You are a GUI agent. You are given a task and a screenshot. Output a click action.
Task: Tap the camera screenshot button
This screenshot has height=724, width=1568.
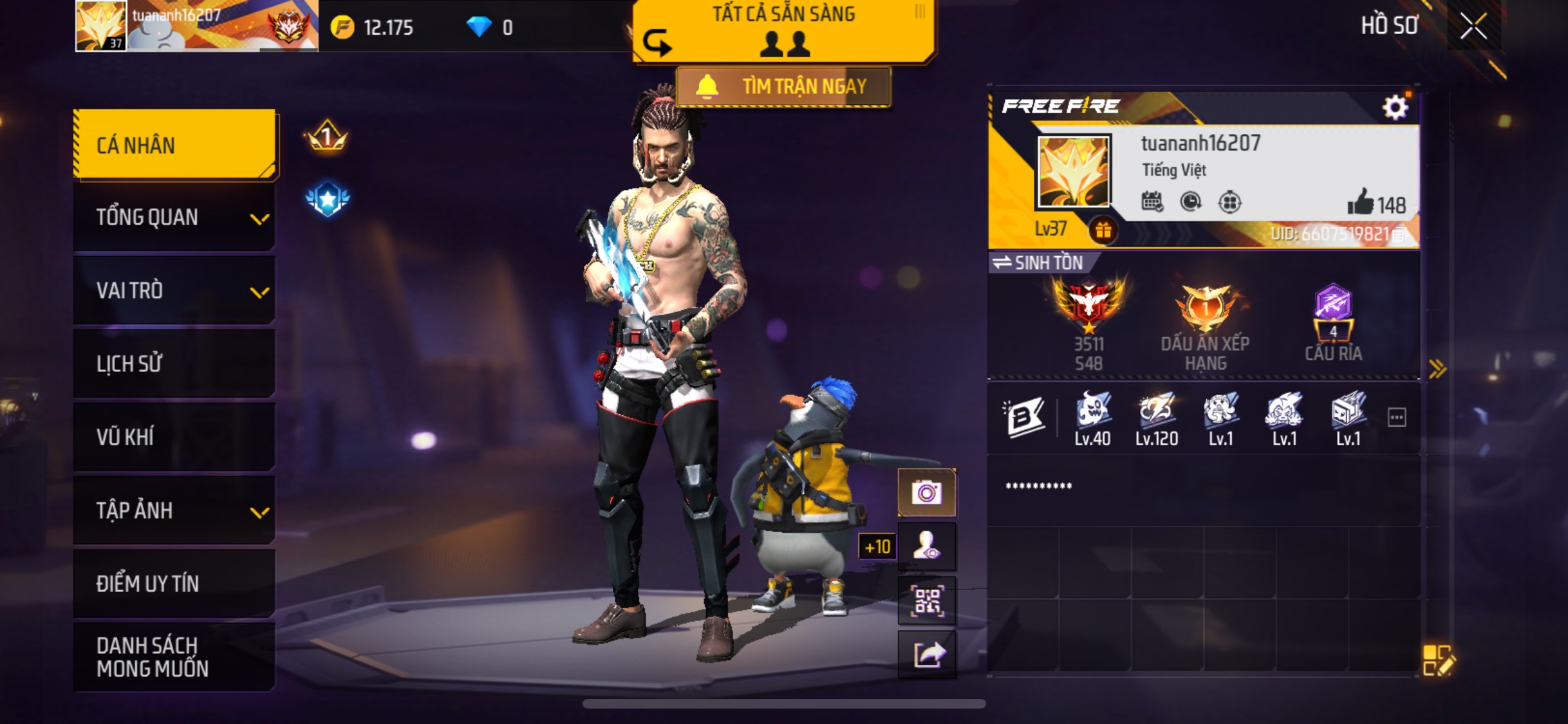[x=926, y=493]
